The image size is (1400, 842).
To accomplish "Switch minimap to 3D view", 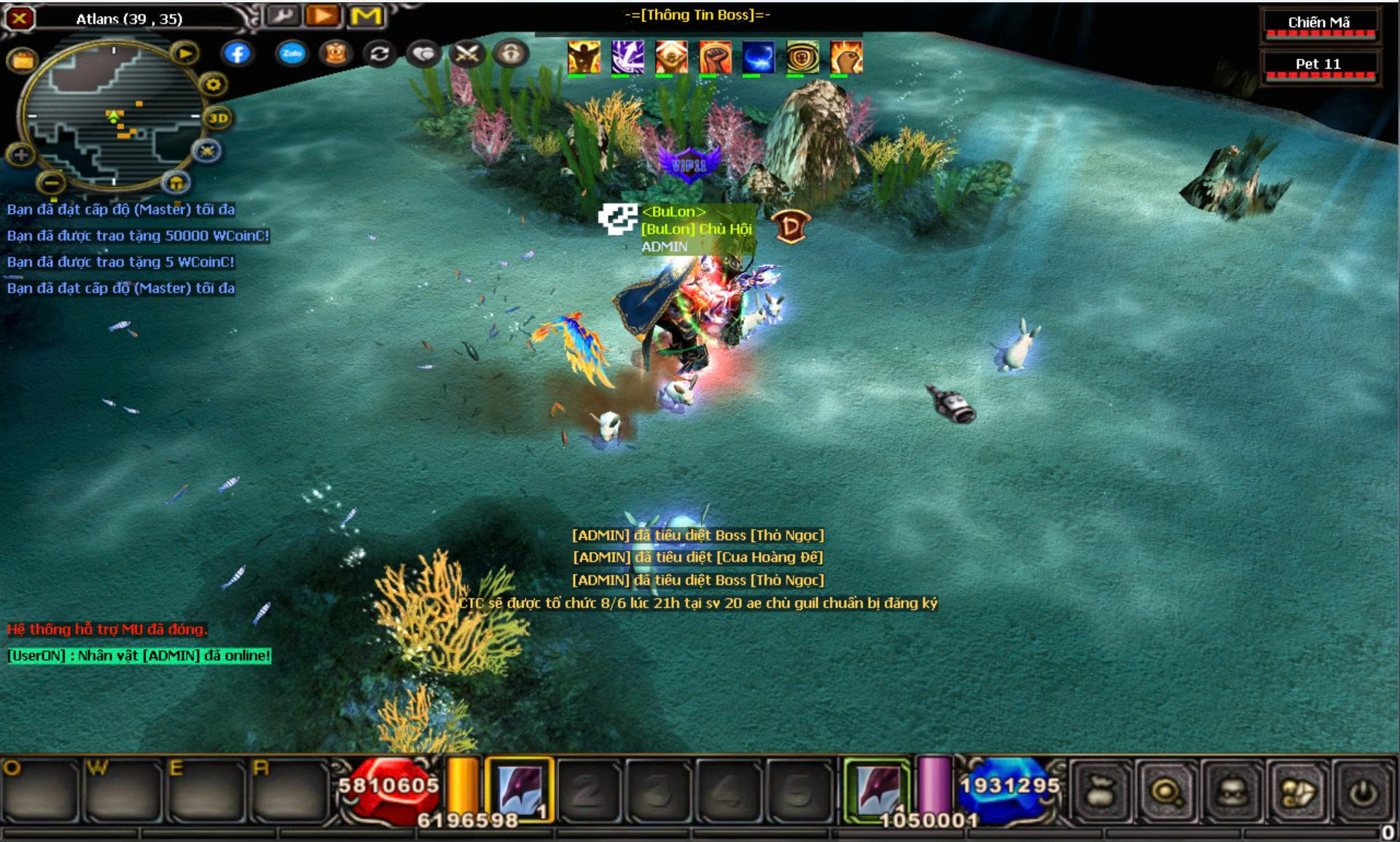I will (x=218, y=117).
